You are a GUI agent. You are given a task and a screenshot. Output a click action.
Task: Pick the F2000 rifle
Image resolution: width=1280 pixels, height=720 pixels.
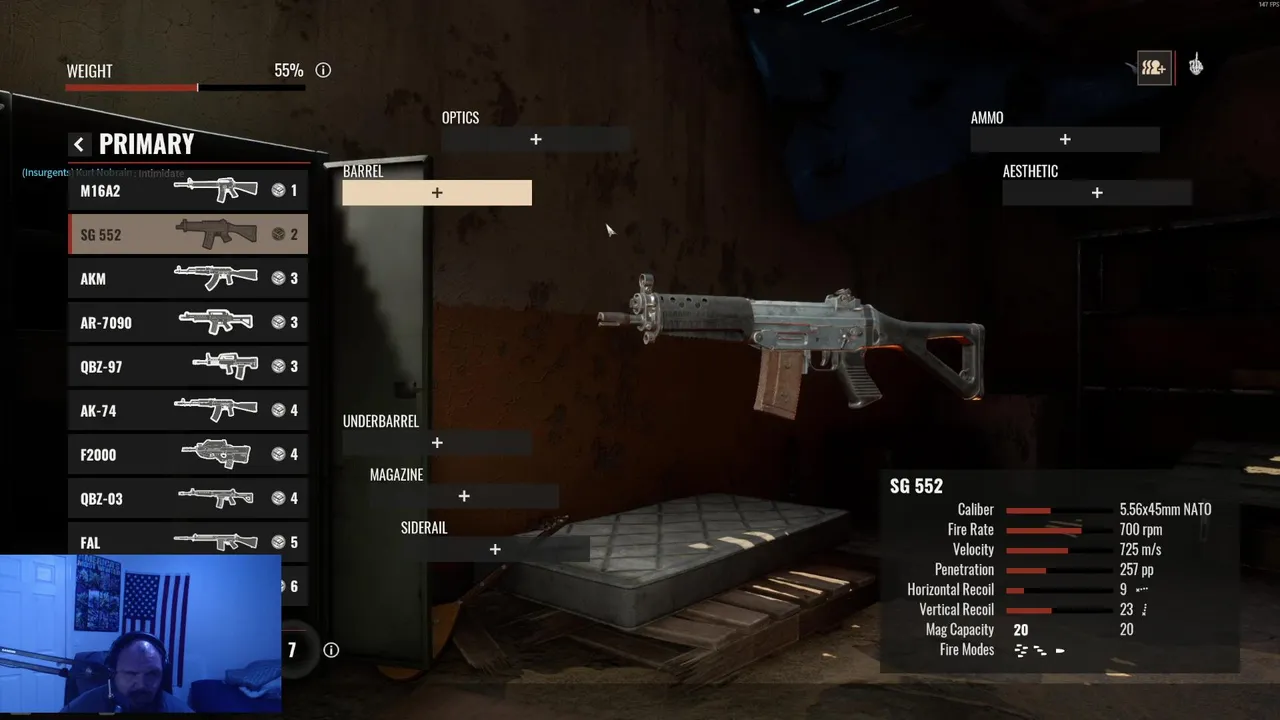(x=188, y=454)
